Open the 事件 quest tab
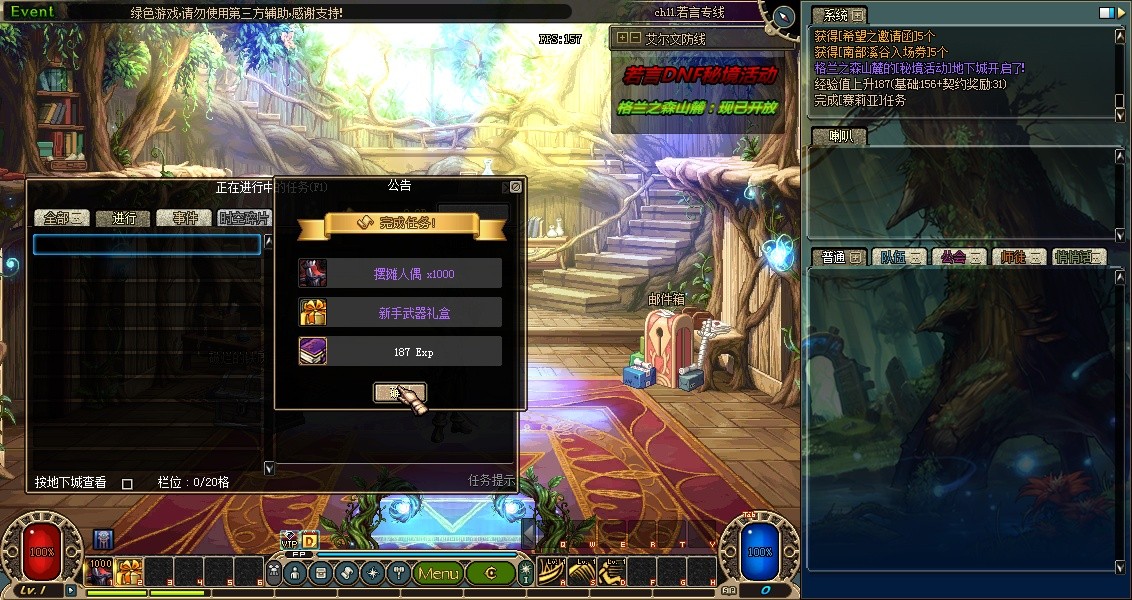1132x600 pixels. [x=185, y=218]
